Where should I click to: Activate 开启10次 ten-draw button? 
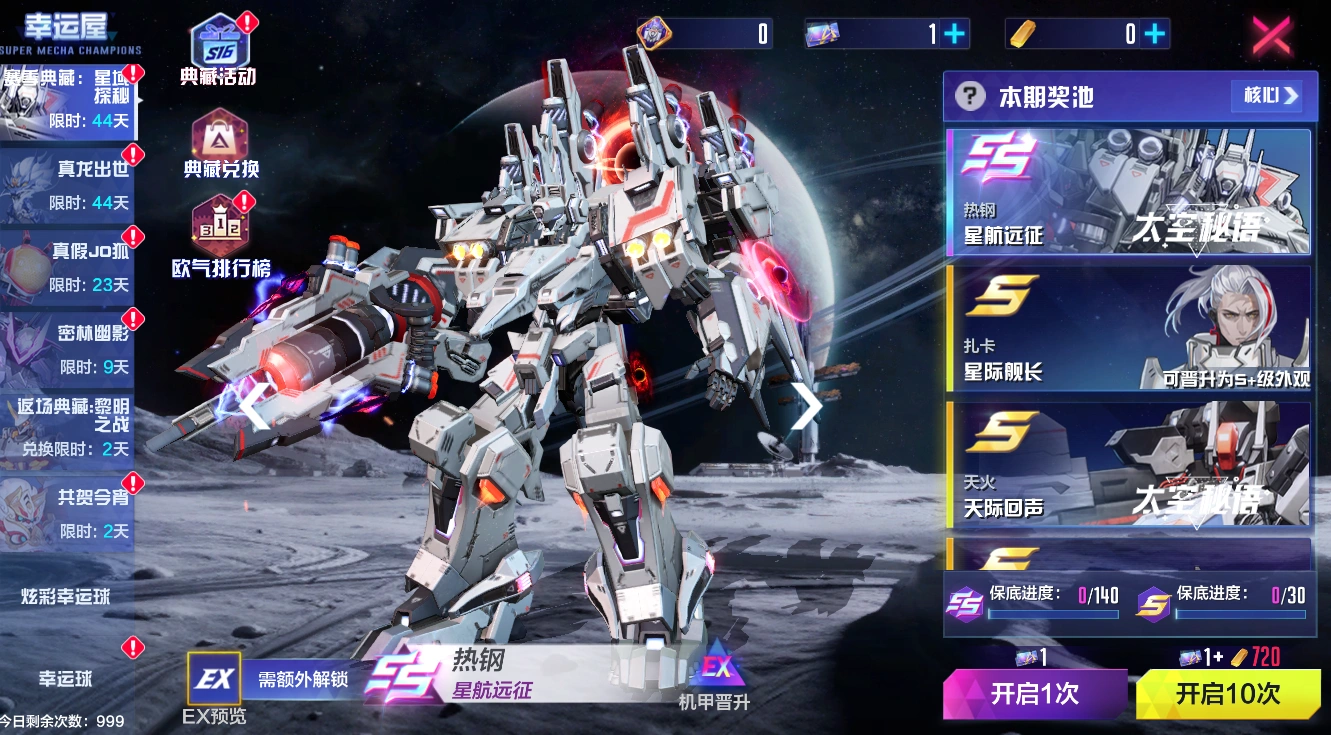click(x=1227, y=694)
